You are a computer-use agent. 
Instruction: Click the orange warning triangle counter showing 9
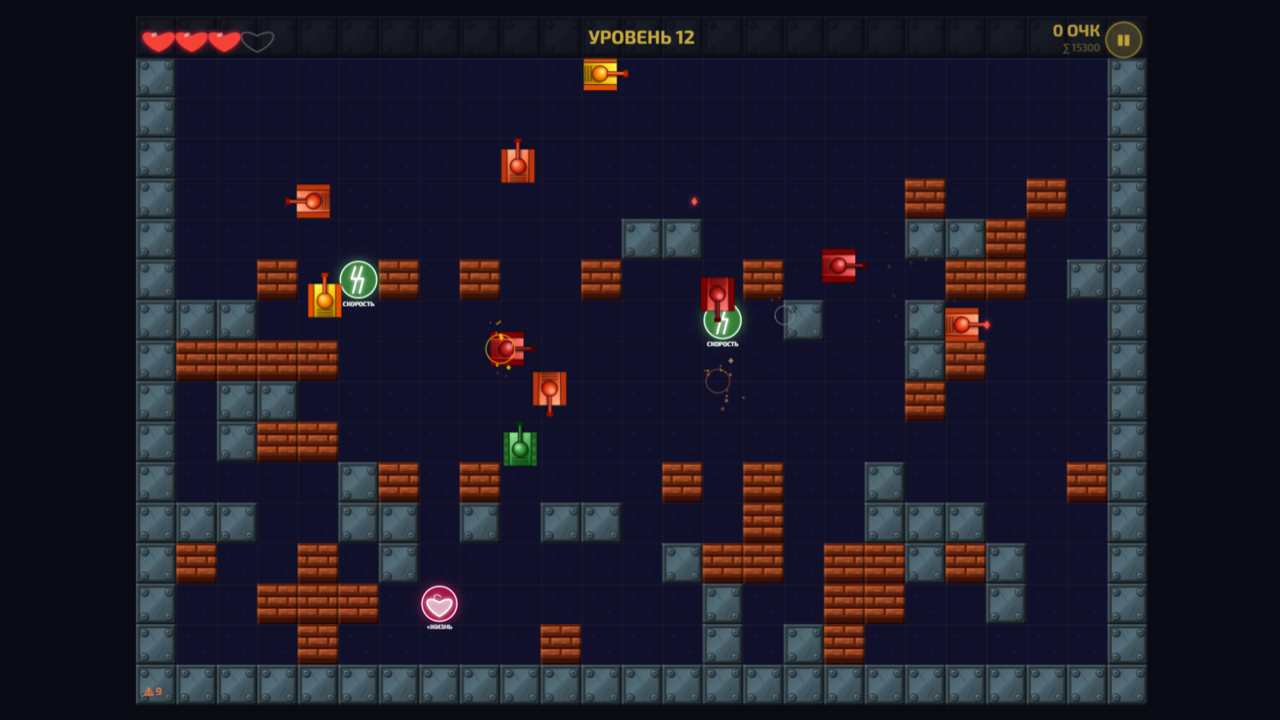153,691
